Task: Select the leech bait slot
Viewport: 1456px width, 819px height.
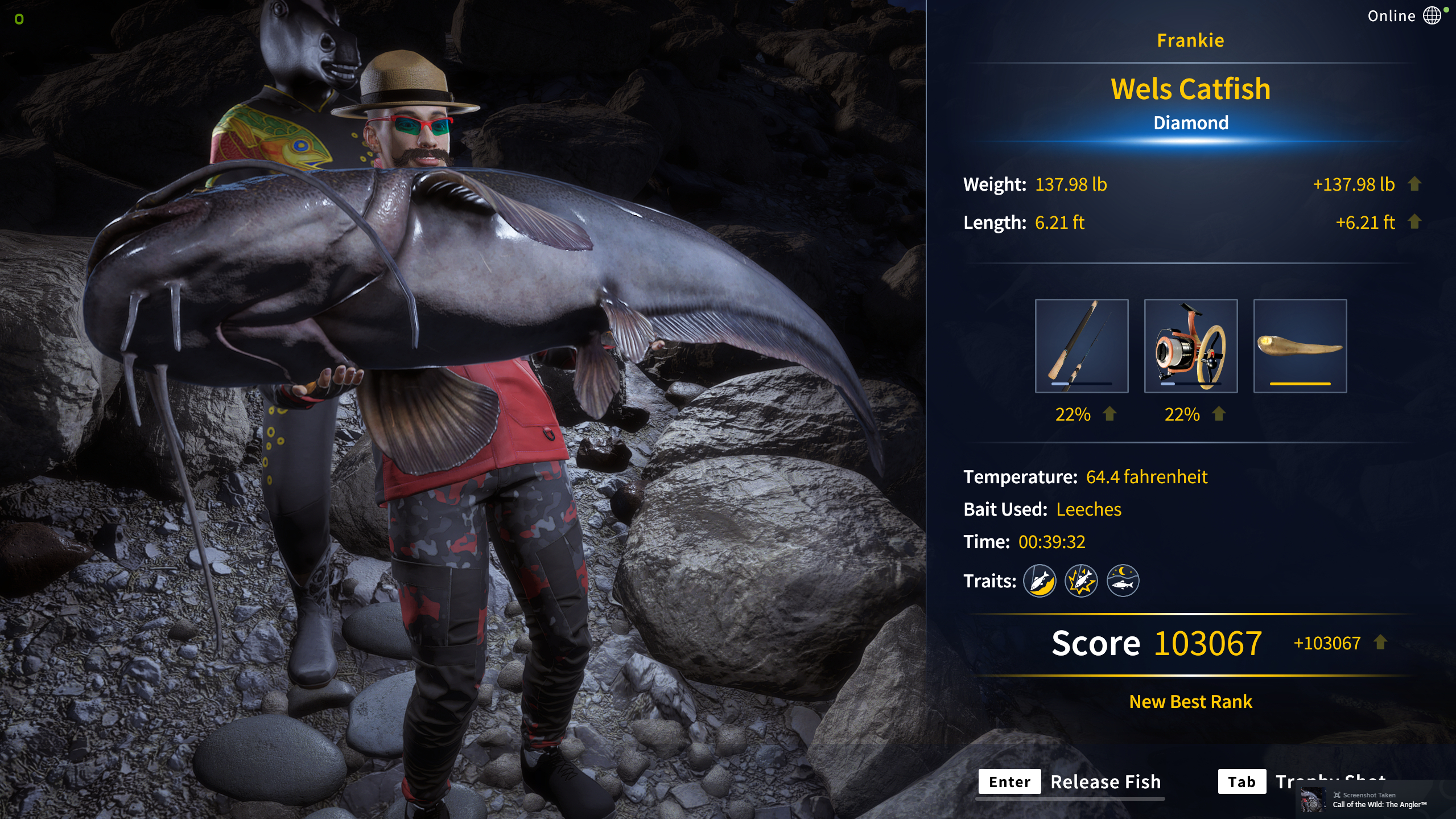Action: (x=1300, y=345)
